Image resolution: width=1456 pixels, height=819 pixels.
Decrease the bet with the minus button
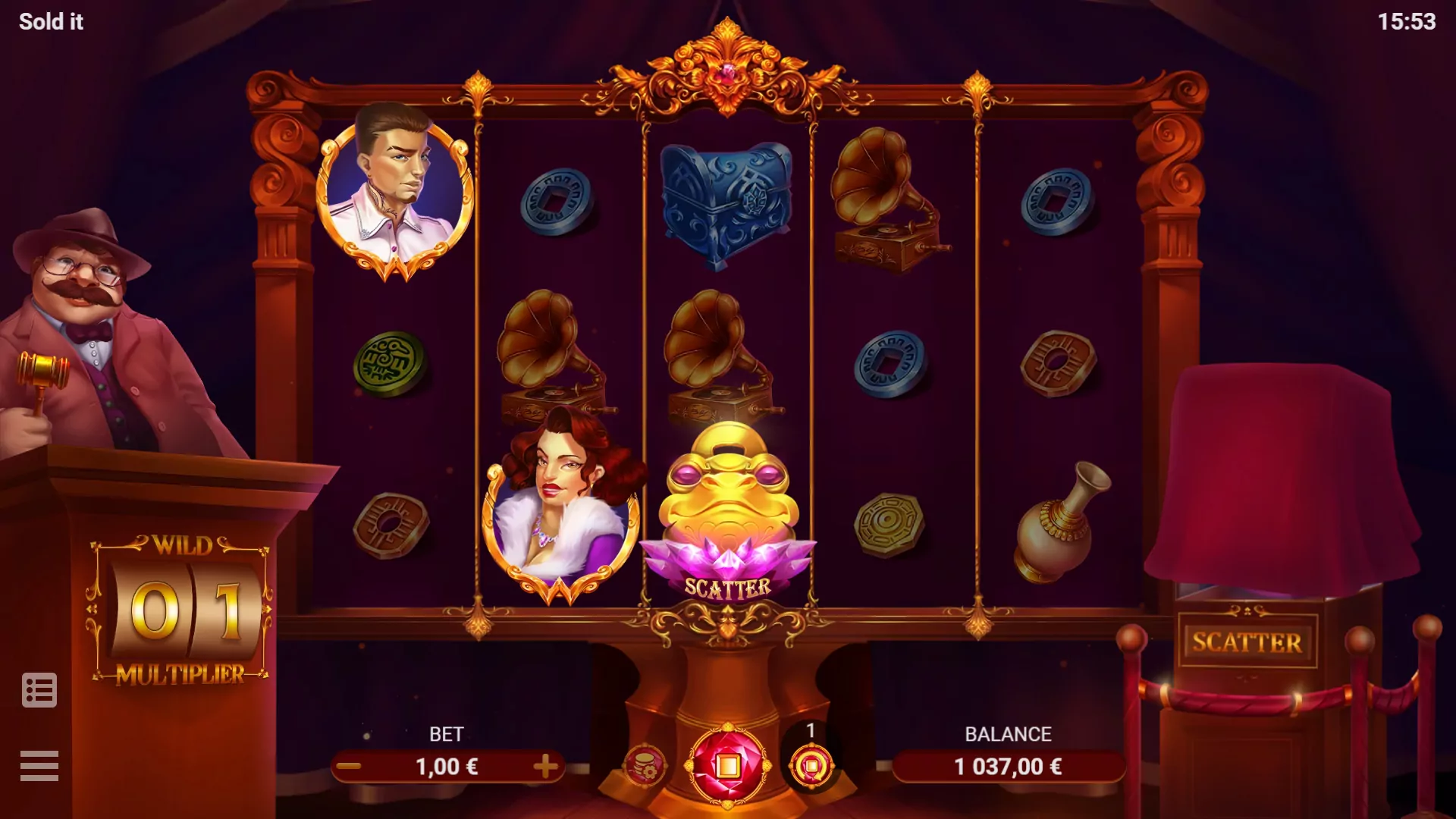pyautogui.click(x=349, y=767)
